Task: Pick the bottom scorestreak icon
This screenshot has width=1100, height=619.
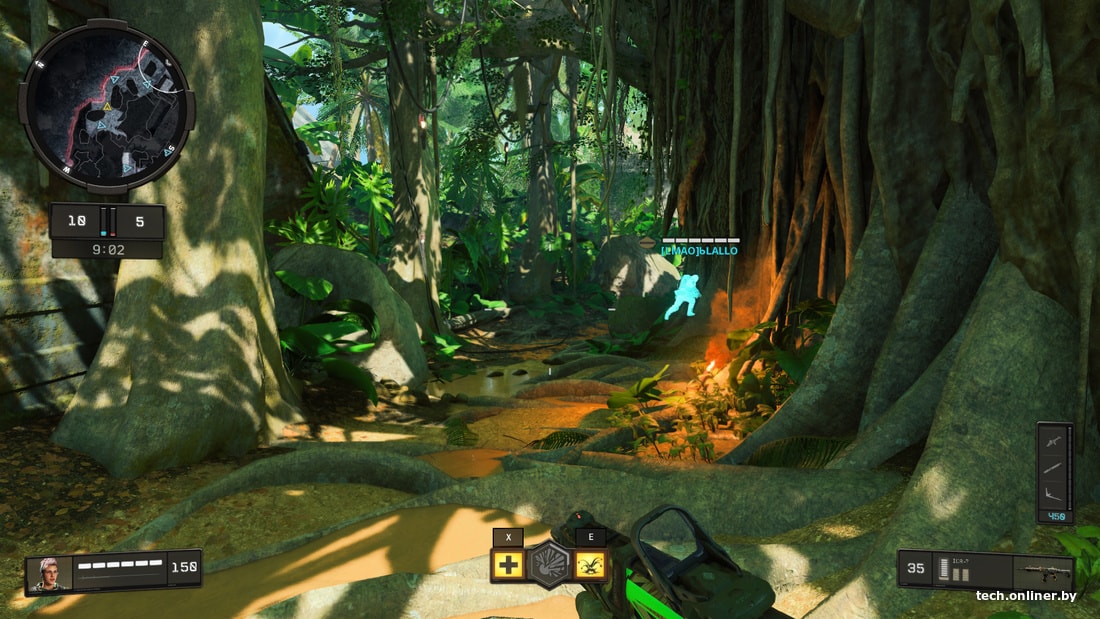Action: [1054, 495]
